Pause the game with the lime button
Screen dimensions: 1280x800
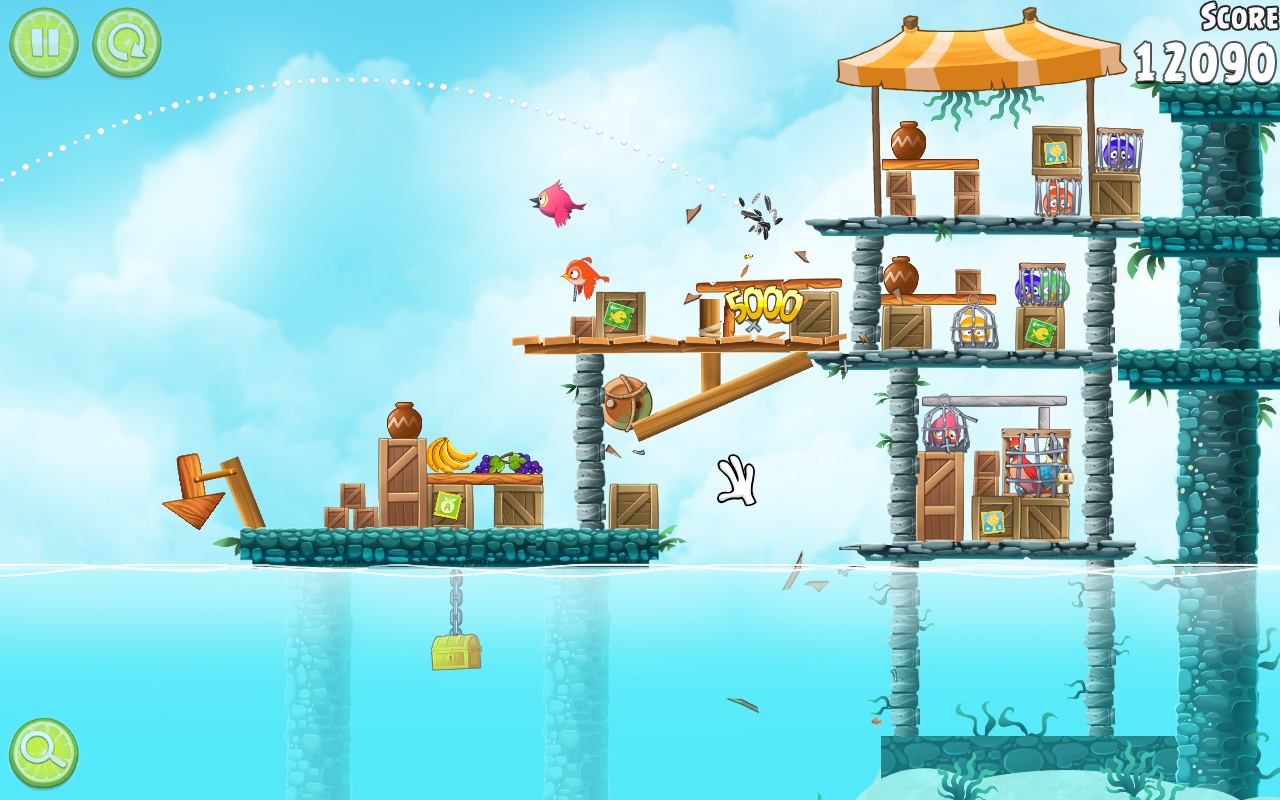click(x=44, y=43)
